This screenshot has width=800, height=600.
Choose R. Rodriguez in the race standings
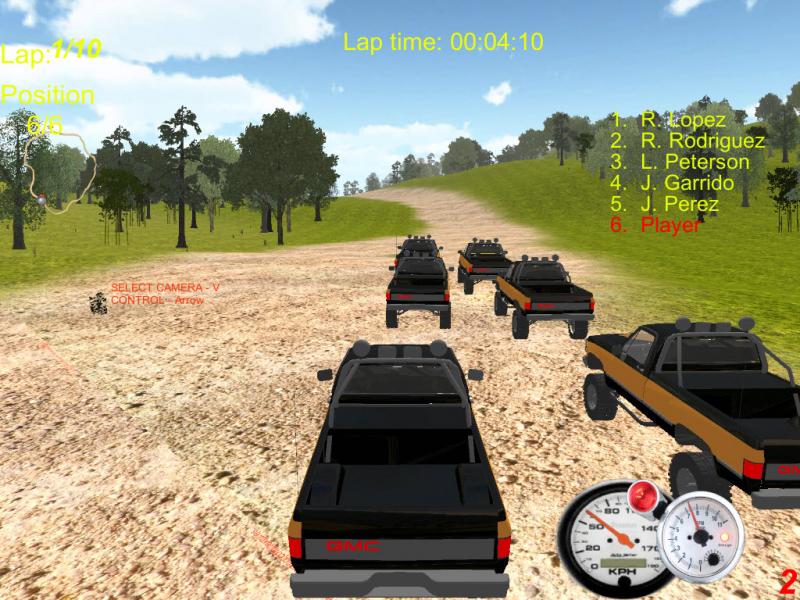coord(688,141)
